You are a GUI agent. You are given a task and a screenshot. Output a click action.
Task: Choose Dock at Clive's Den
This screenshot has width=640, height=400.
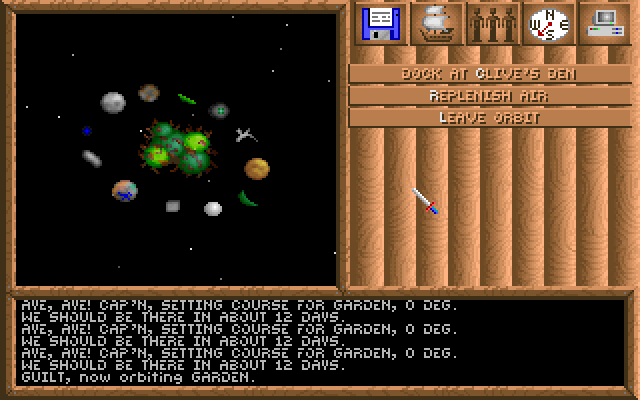coord(489,73)
